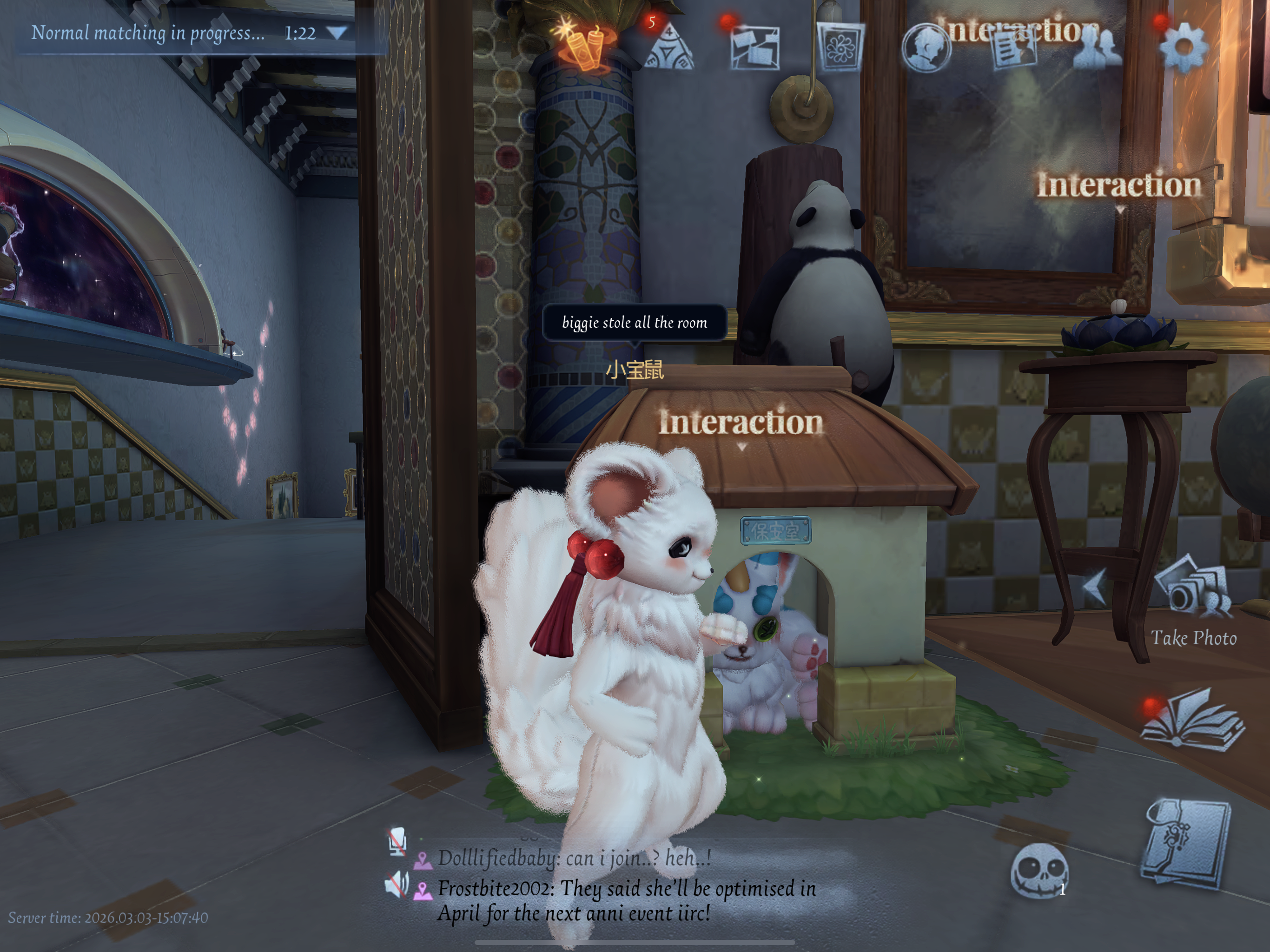
Task: Open the locked notebook icon
Action: click(1186, 844)
